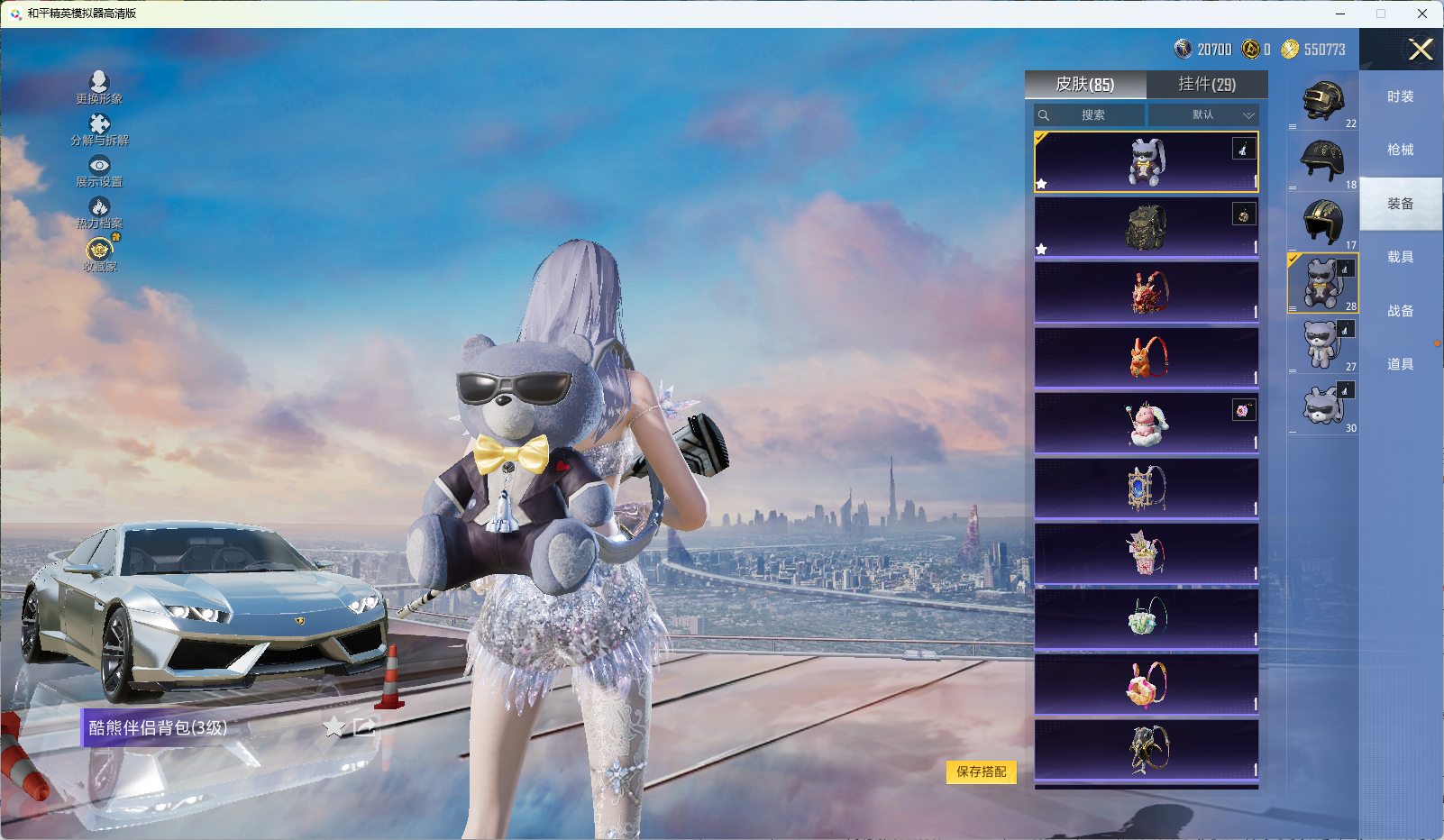Click 更换形象 icon

pyautogui.click(x=99, y=87)
